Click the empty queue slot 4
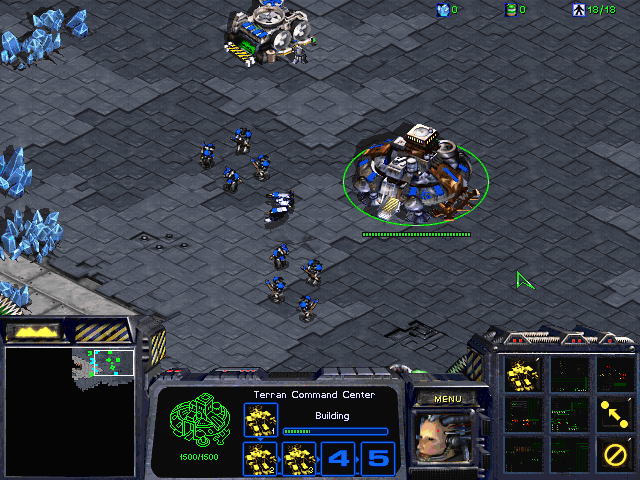The image size is (640, 480). click(338, 459)
